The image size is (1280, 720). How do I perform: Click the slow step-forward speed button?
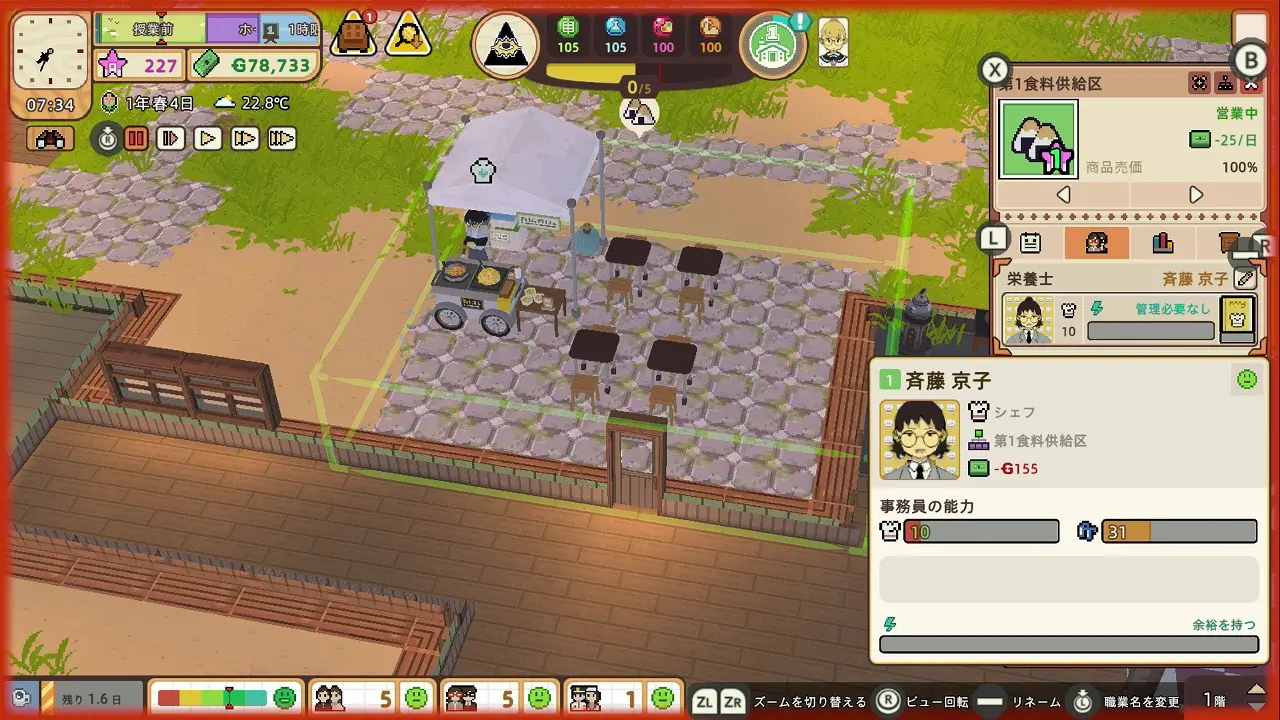tap(171, 139)
